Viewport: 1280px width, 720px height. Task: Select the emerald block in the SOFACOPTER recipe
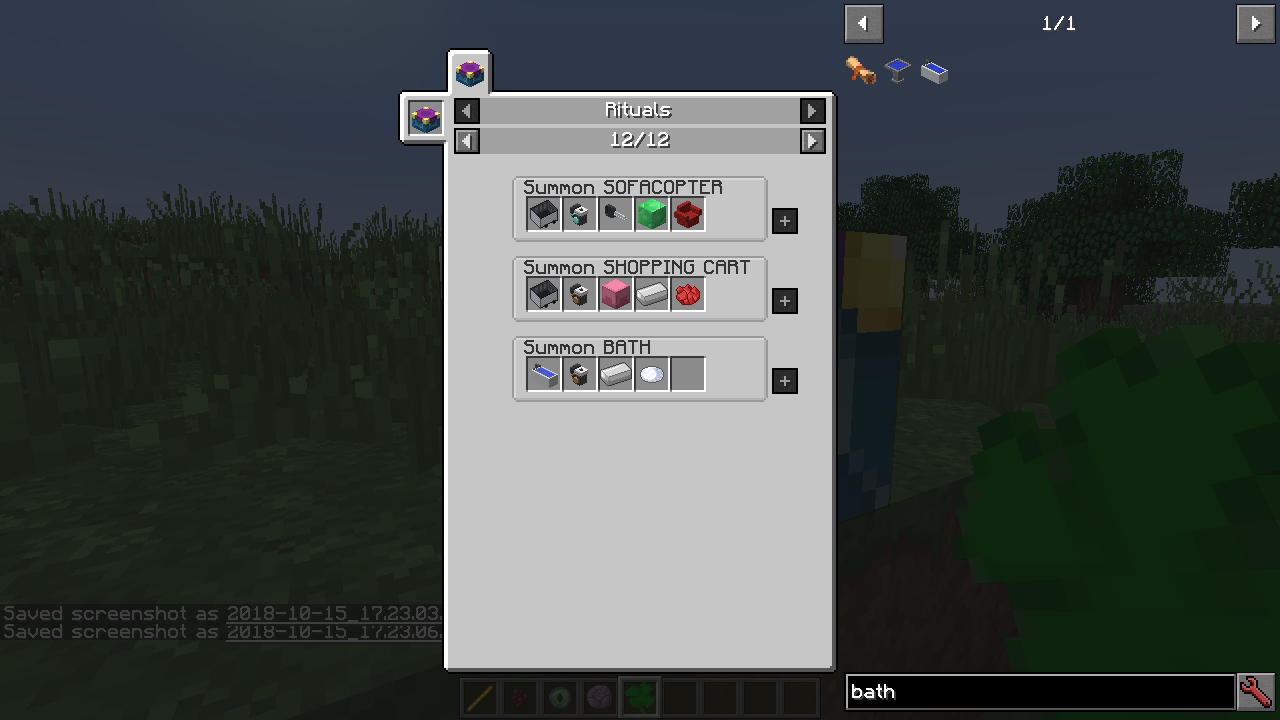click(651, 213)
